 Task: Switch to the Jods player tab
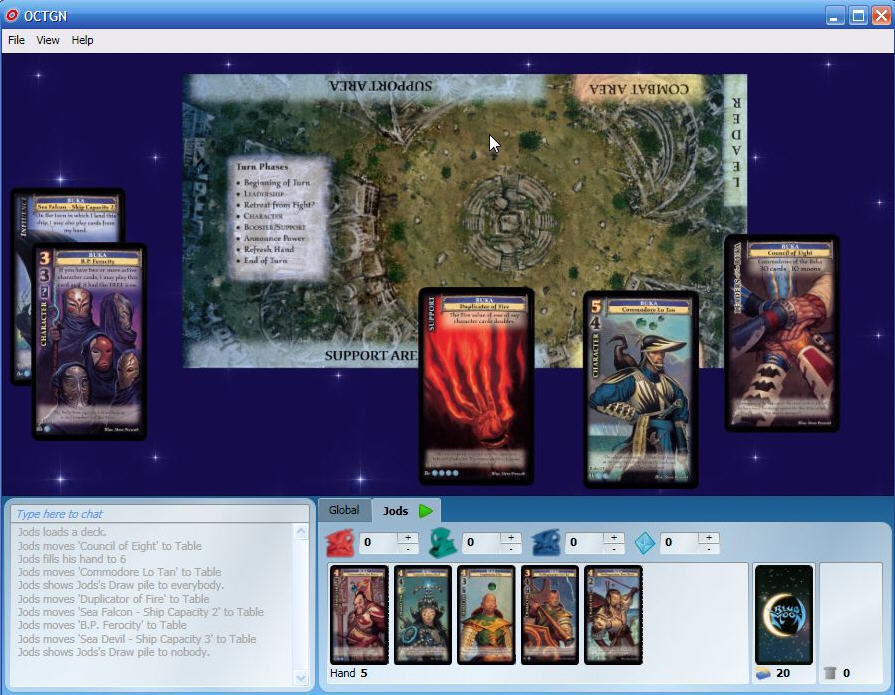pos(396,511)
